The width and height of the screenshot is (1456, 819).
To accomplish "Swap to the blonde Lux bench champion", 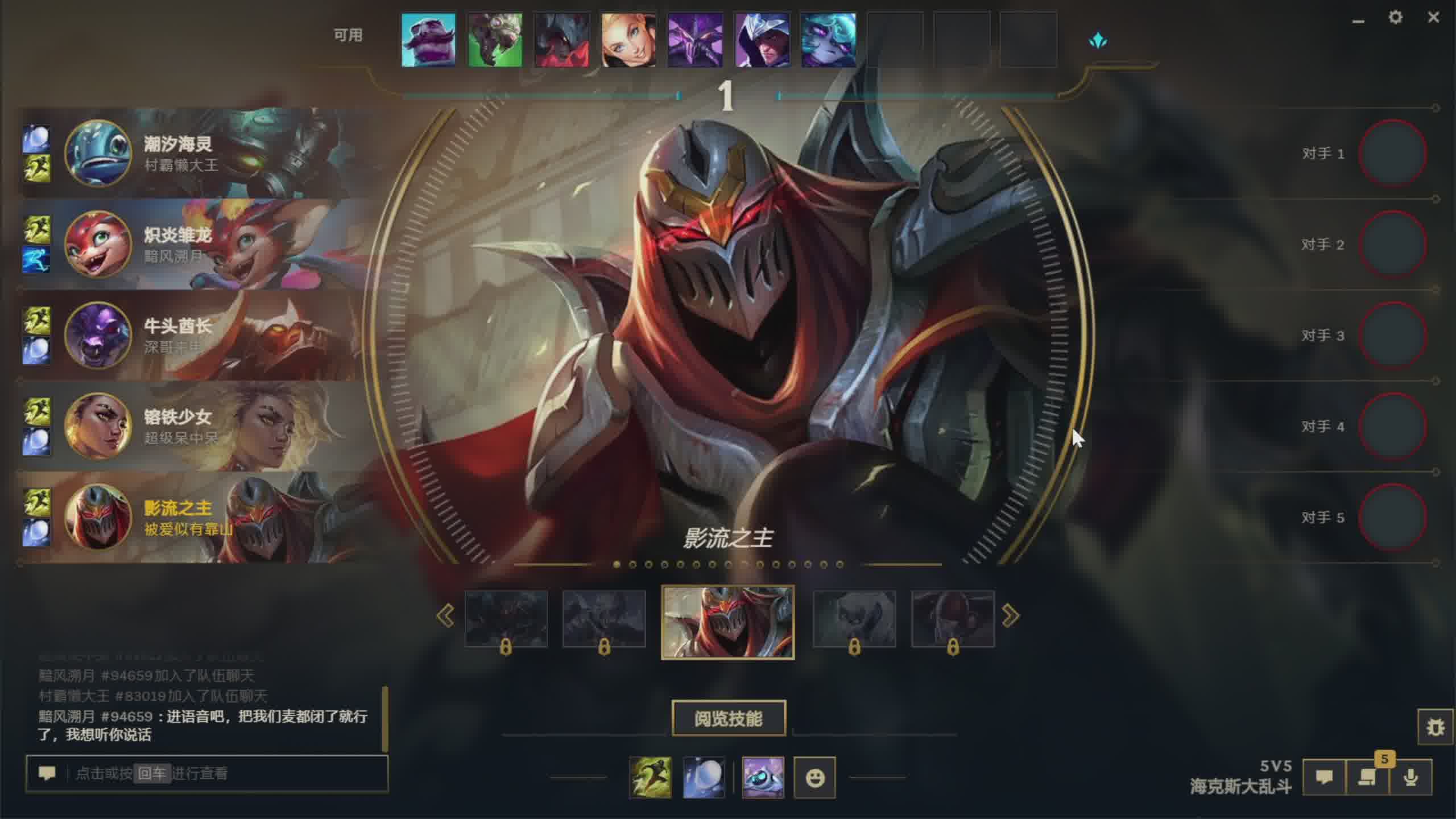I will click(x=628, y=40).
